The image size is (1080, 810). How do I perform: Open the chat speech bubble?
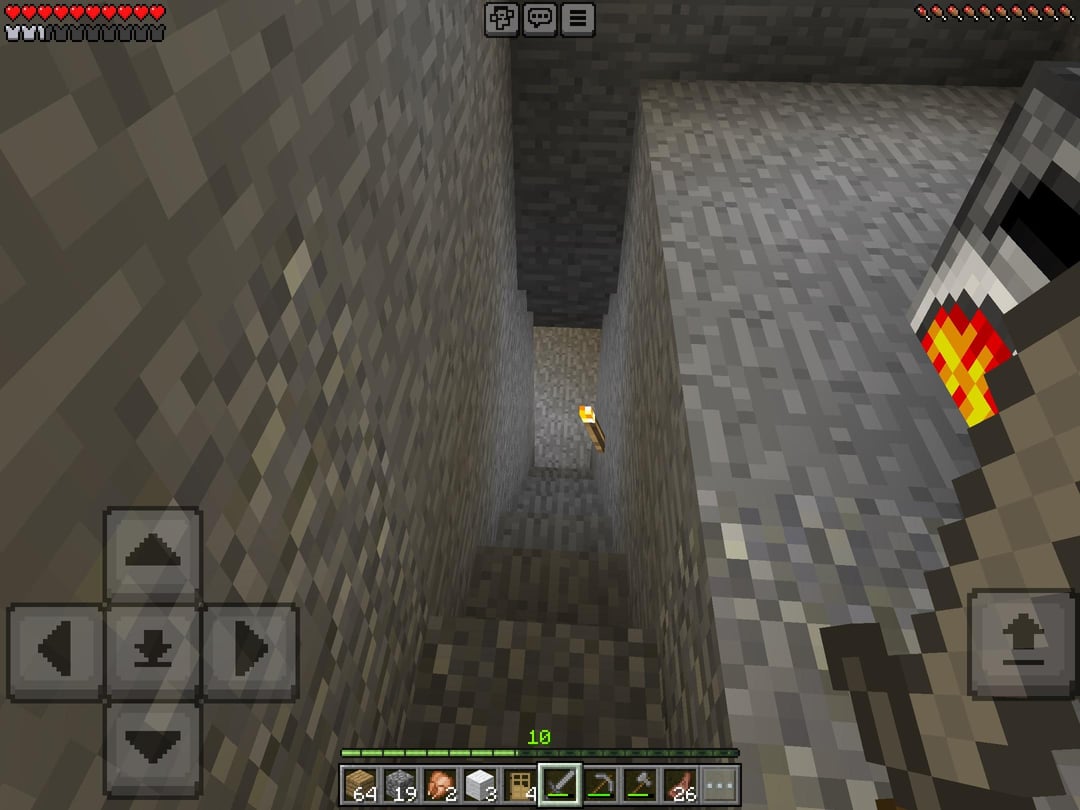[540, 19]
